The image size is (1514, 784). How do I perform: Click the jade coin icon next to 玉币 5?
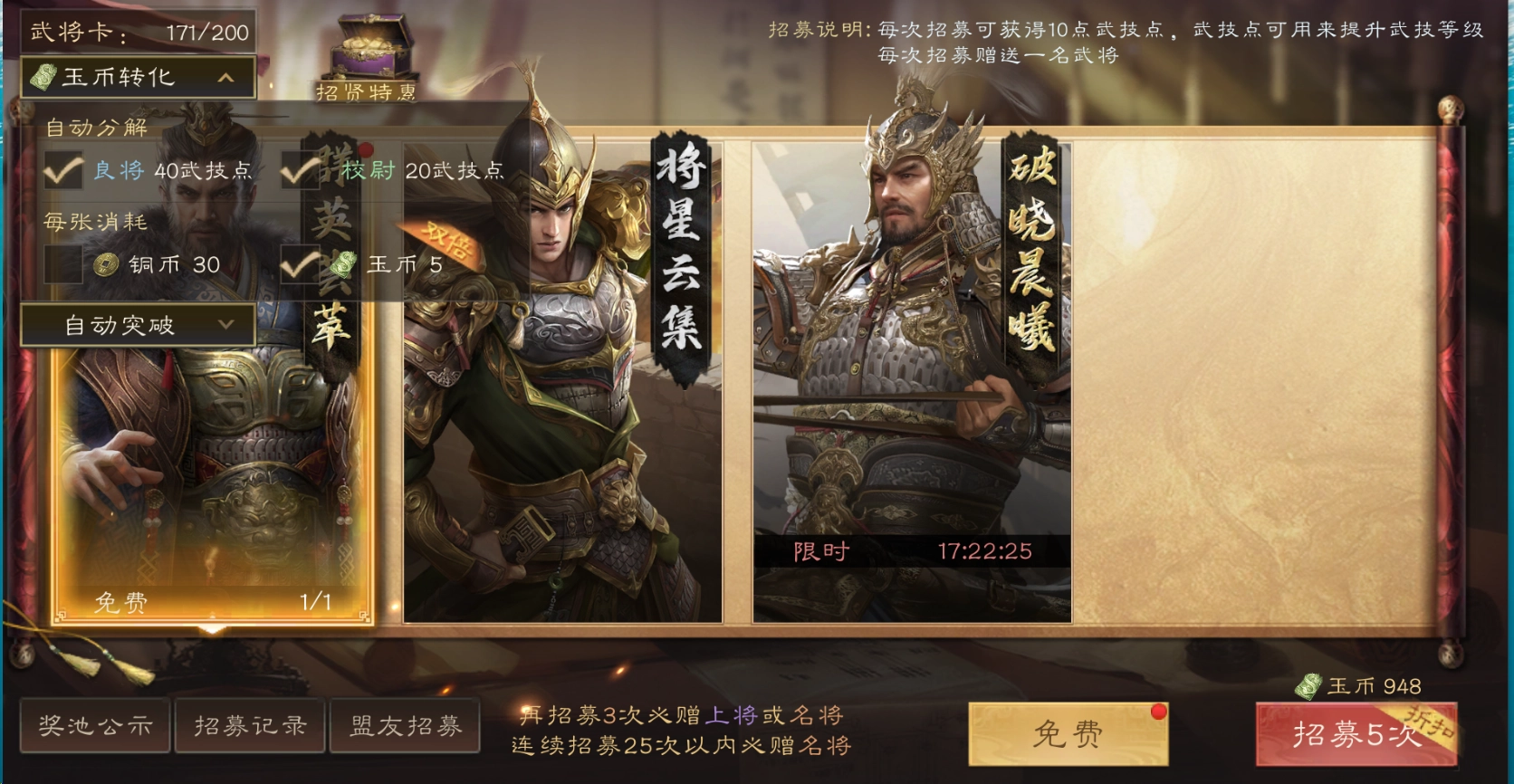click(x=341, y=265)
